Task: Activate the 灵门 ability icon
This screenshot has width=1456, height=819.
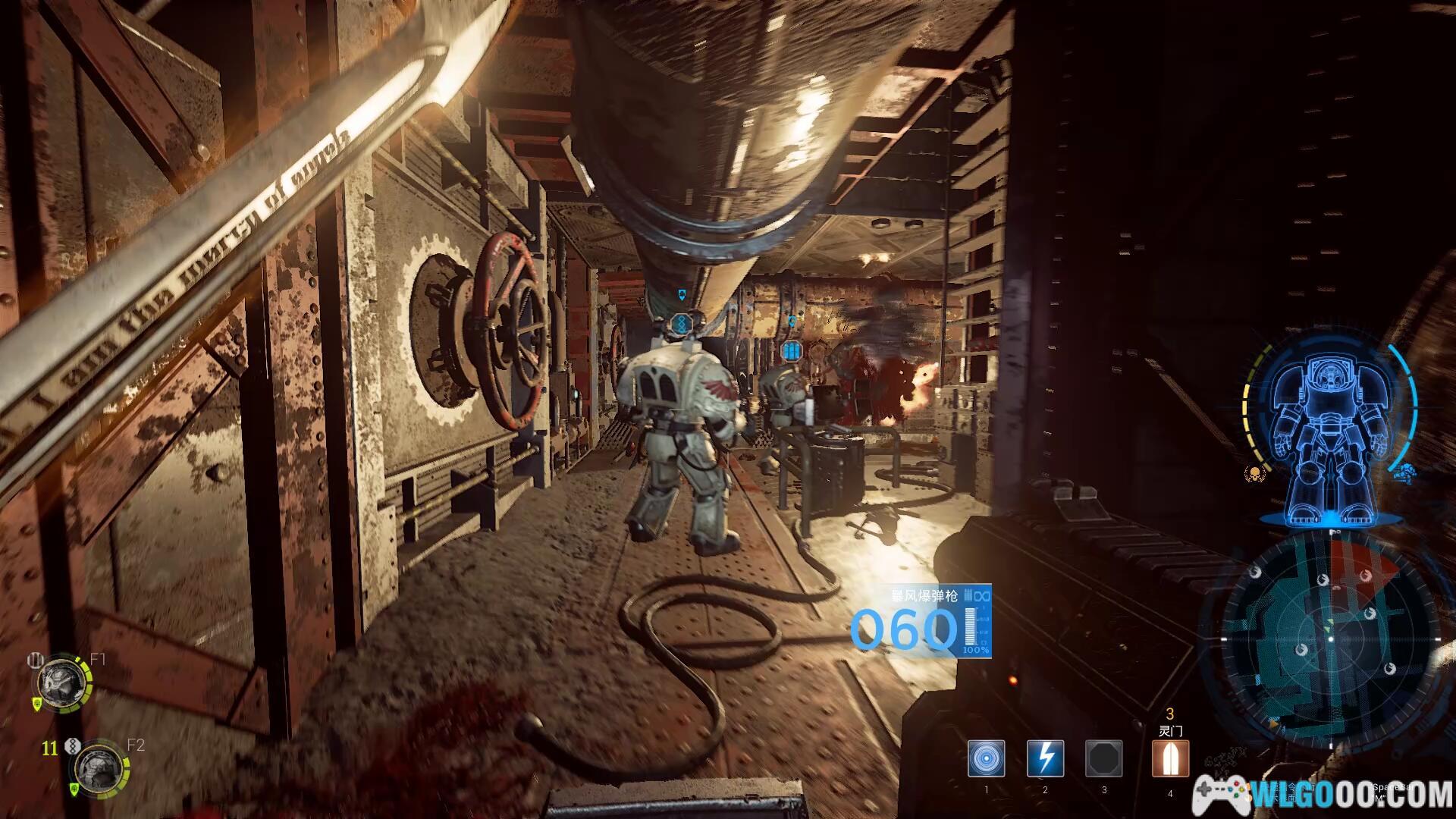Action: 1169,758
